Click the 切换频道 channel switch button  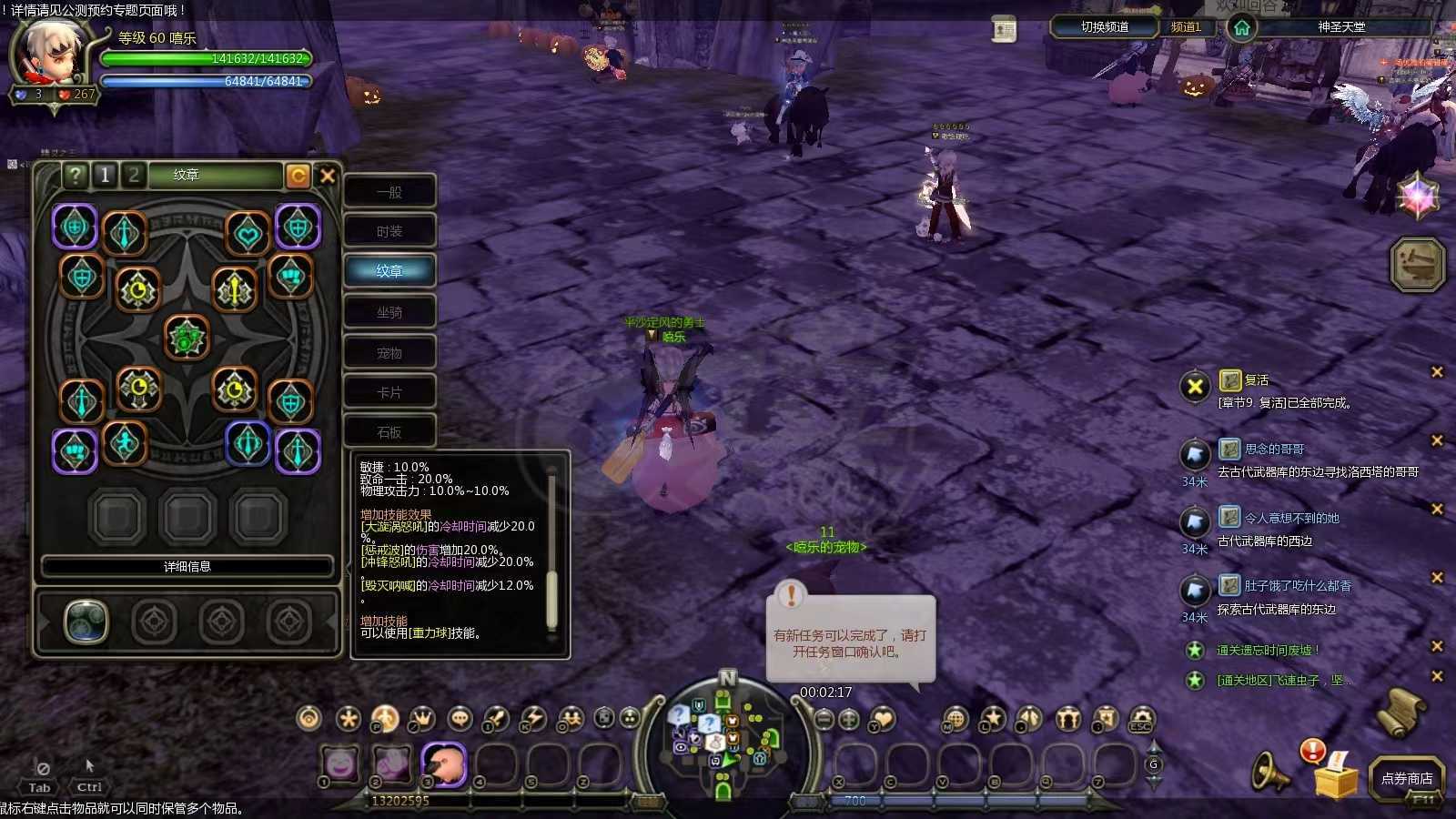point(1104,27)
